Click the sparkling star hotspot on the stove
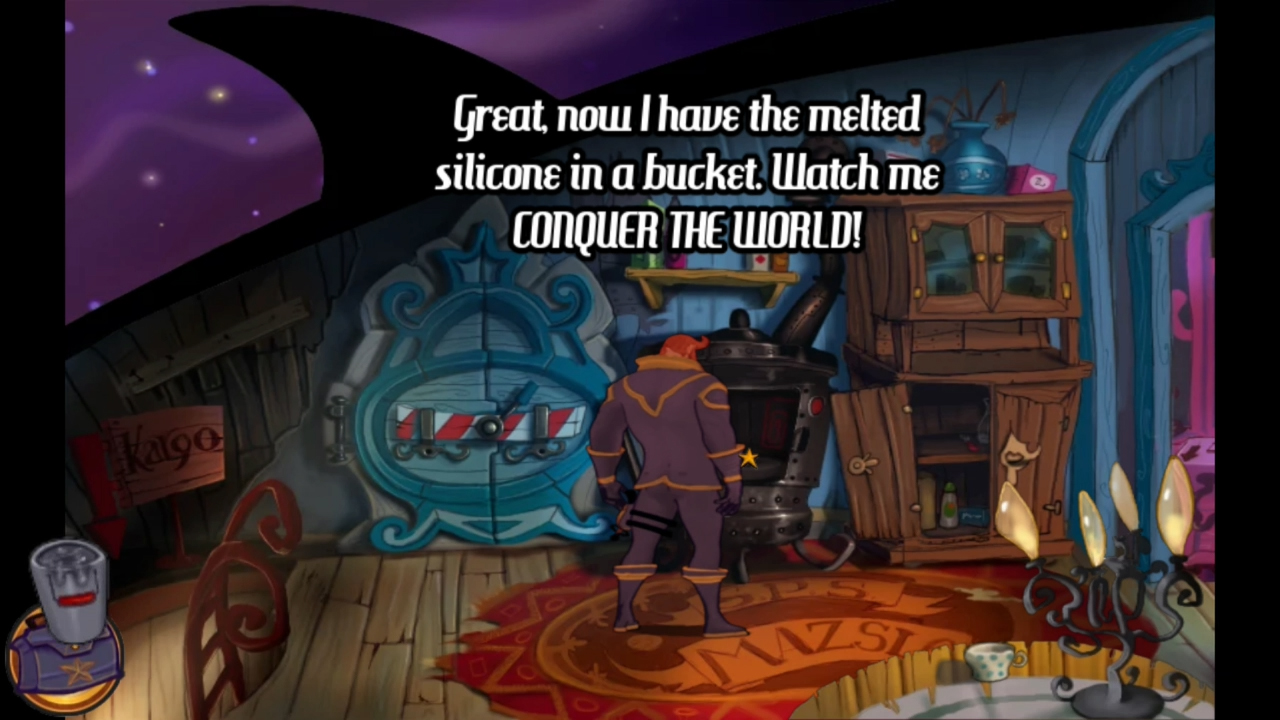Image resolution: width=1280 pixels, height=720 pixels. [x=748, y=458]
